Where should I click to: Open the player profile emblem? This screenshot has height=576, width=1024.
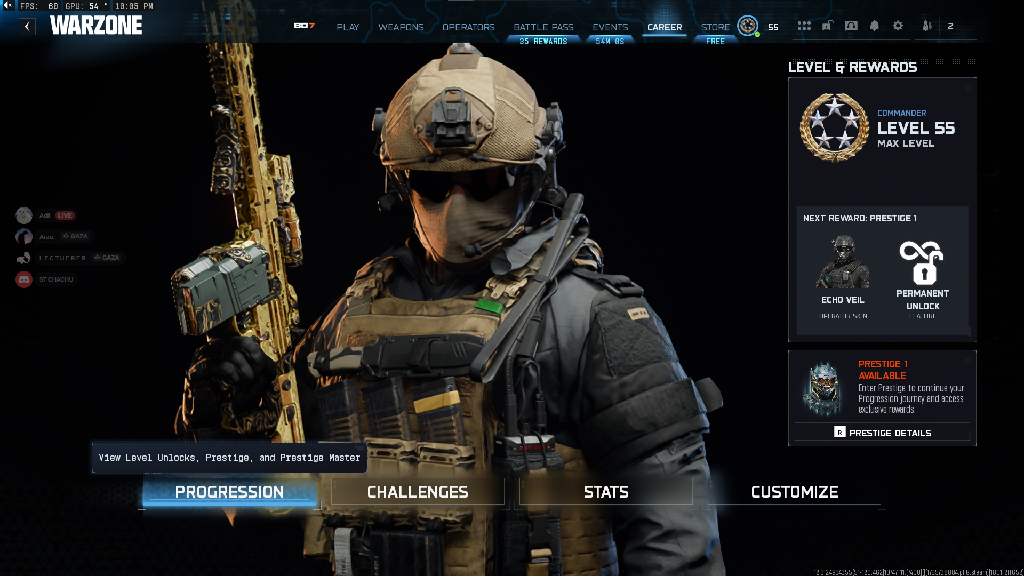point(747,26)
